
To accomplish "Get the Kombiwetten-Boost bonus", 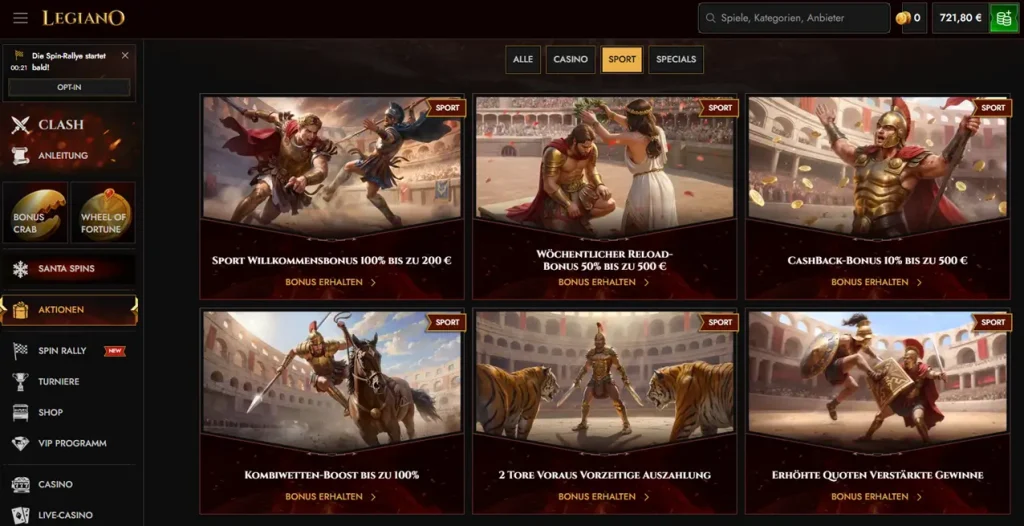I will 331,497.
